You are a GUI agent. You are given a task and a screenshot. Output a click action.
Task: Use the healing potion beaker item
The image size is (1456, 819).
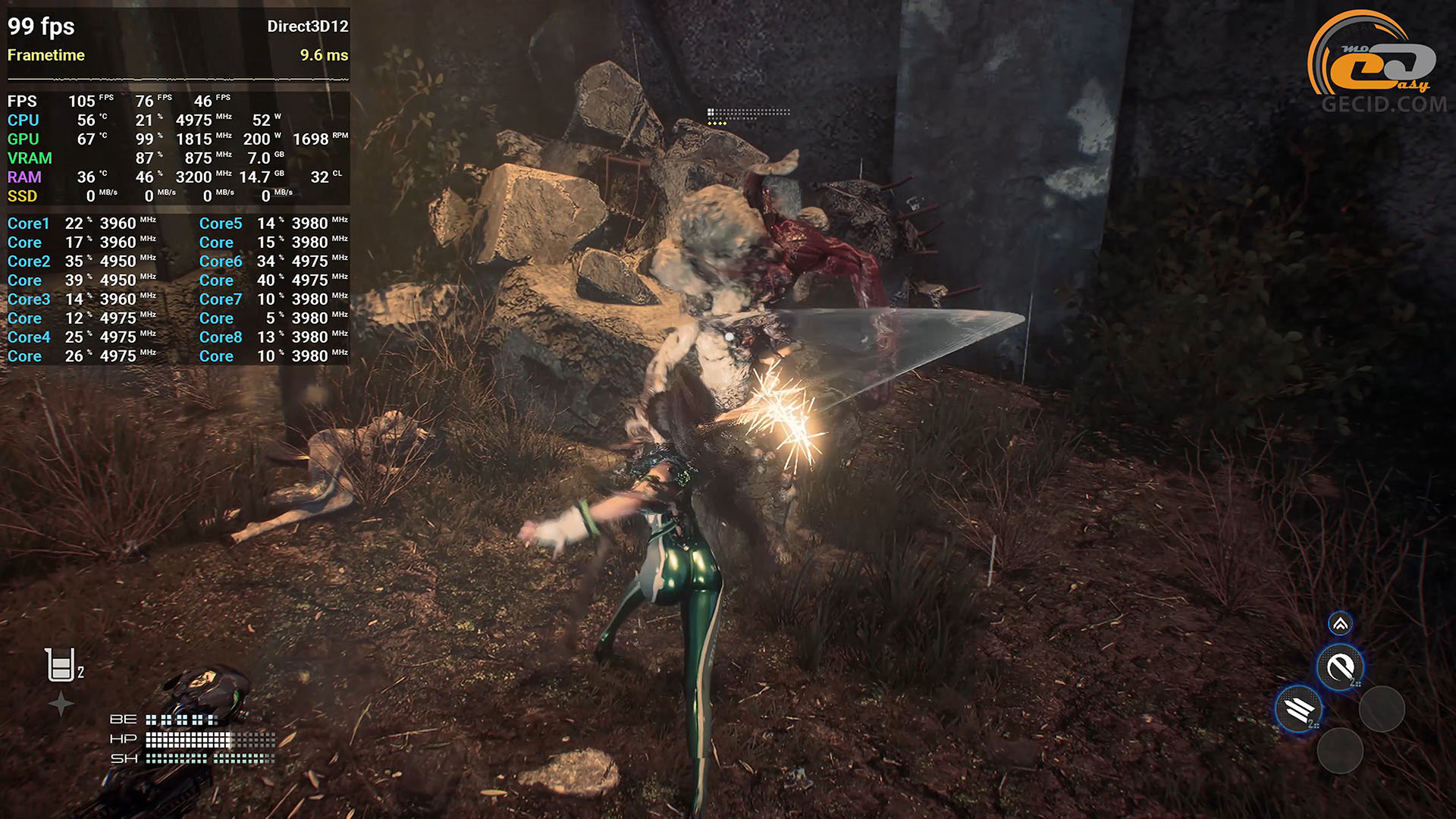(x=61, y=665)
